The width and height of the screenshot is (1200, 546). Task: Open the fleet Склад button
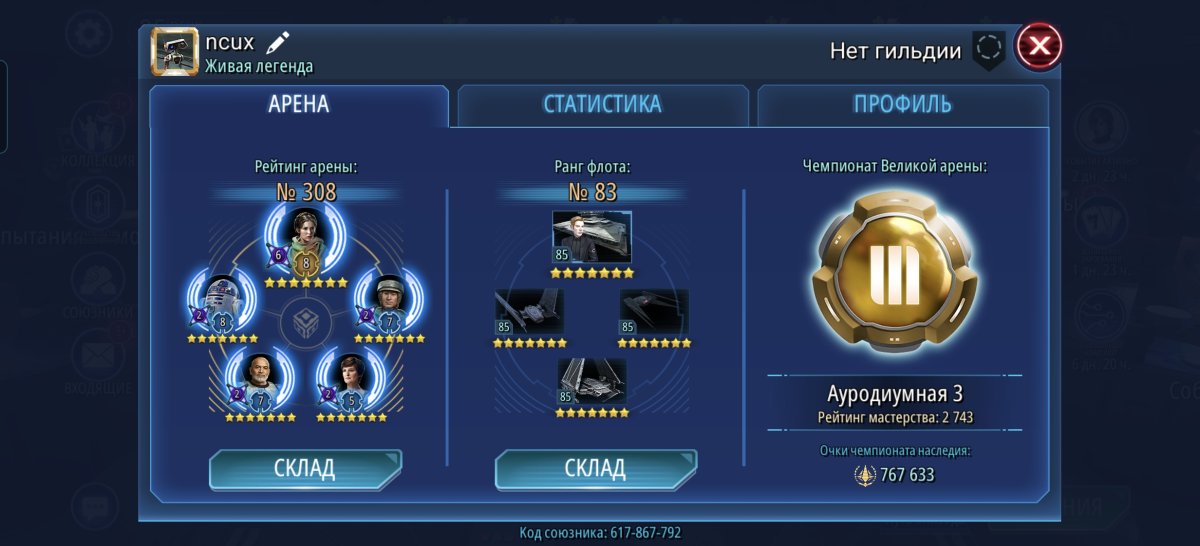point(596,469)
